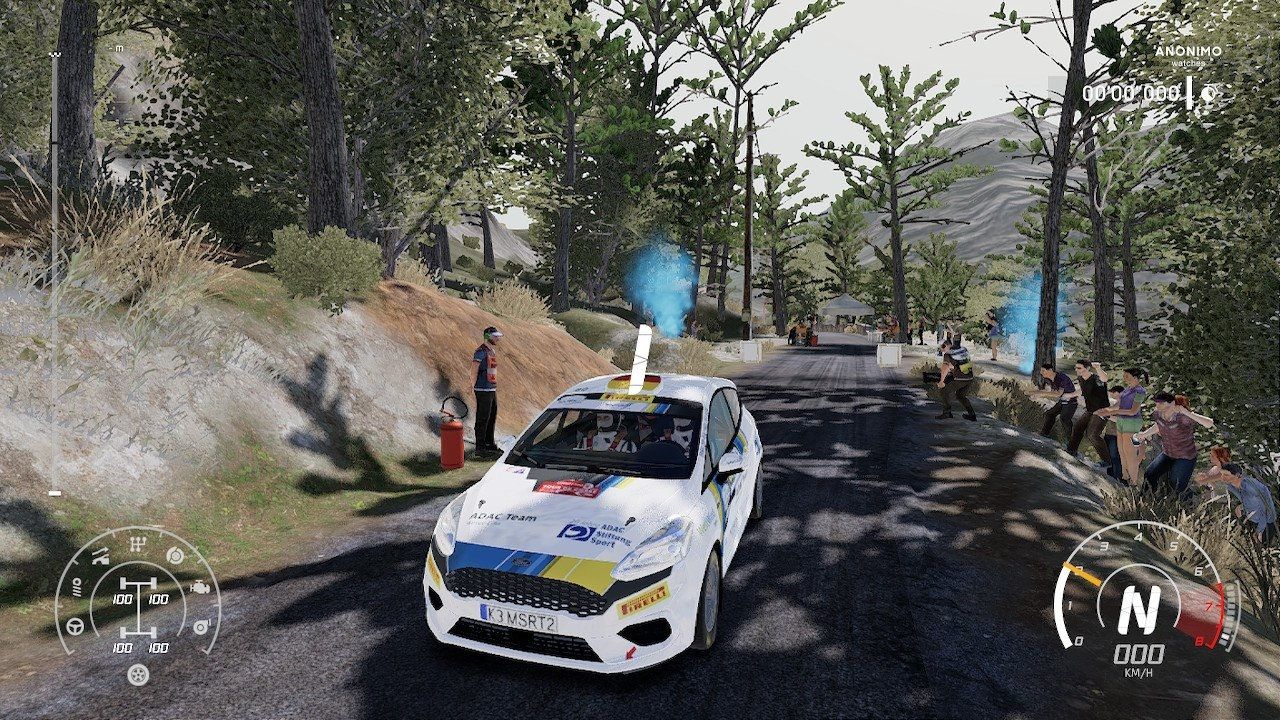Select the stage timer showing 00'00"000
The height and width of the screenshot is (720, 1280).
pos(1130,93)
